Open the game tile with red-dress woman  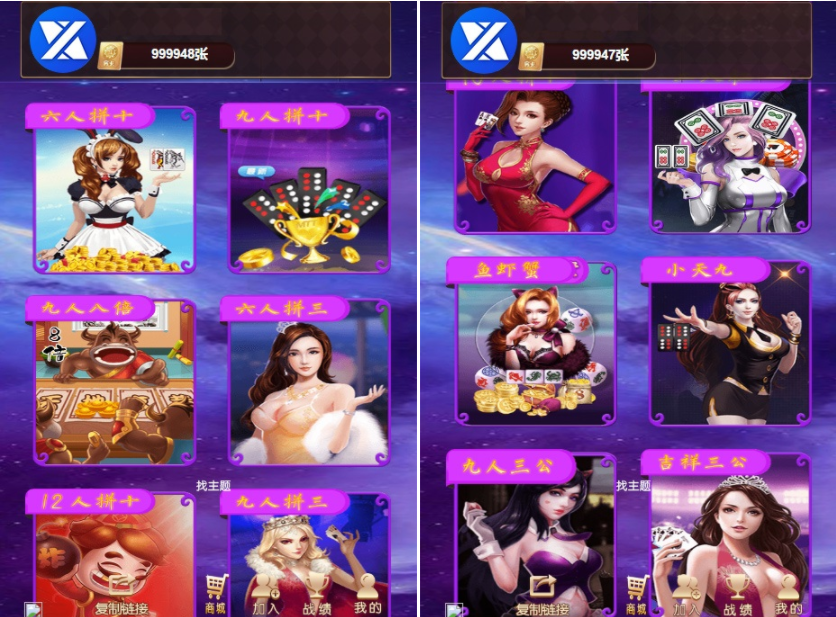(535, 155)
